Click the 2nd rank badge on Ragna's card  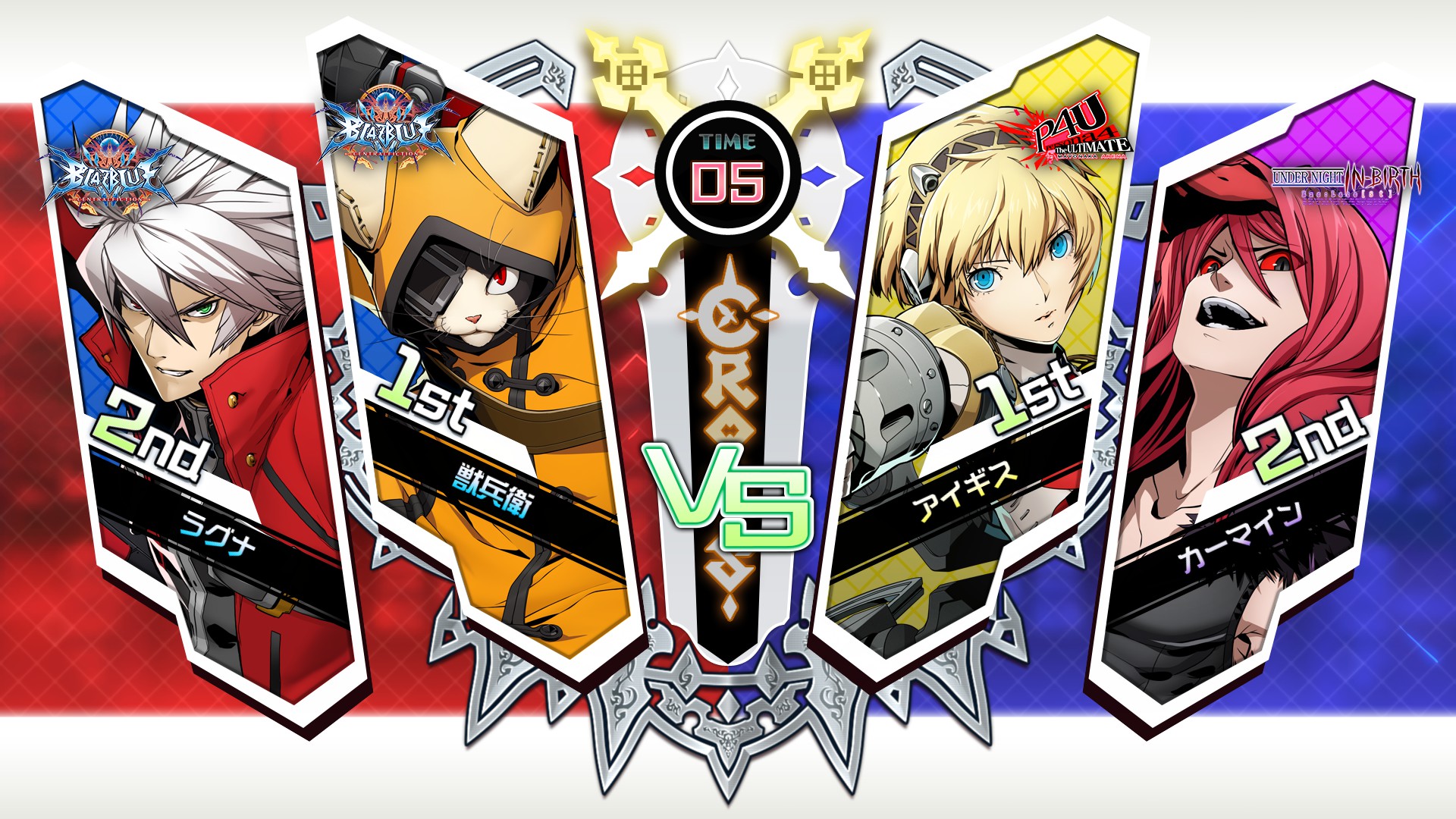tap(148, 432)
